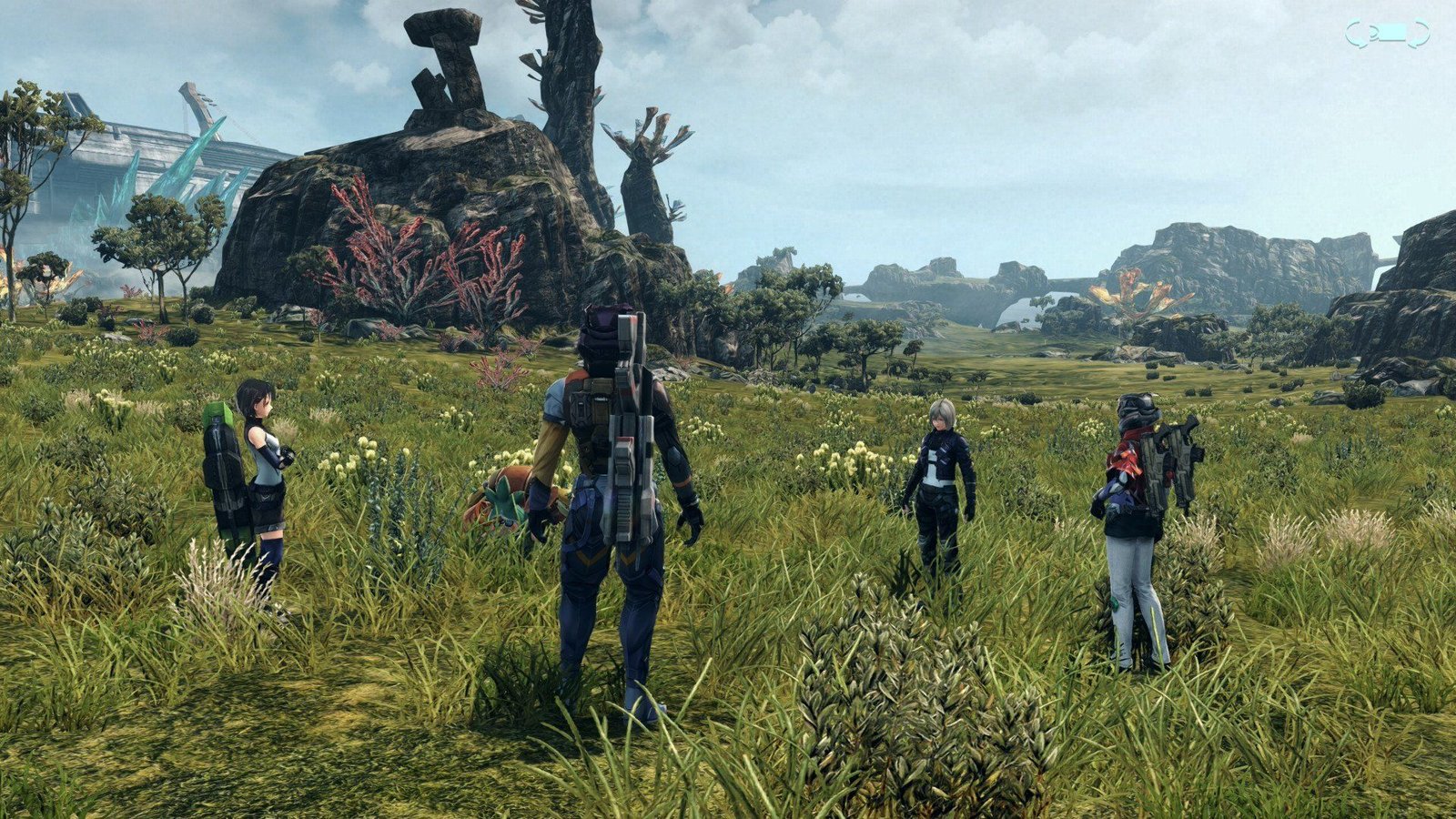
Task: Click the pale cyan link-shaped HUD icon
Action: 1387,34
